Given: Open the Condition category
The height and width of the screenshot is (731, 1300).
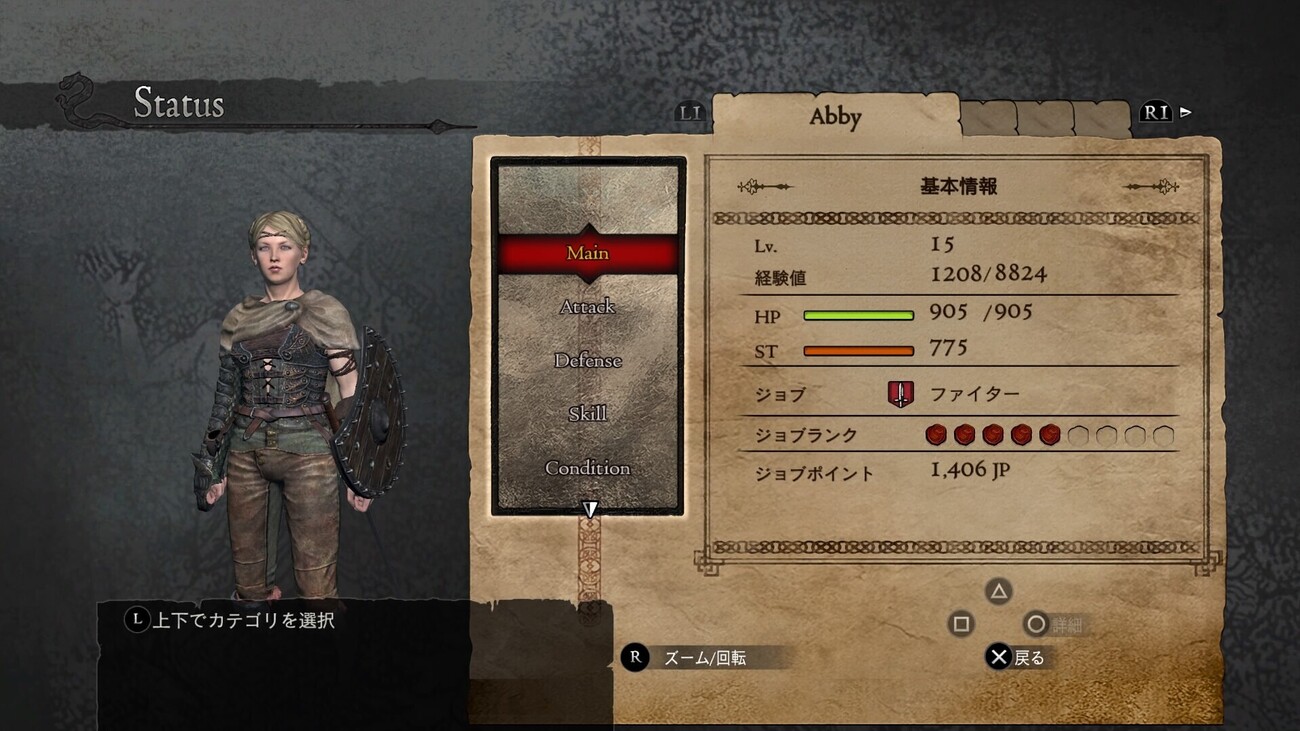Looking at the screenshot, I should [588, 468].
